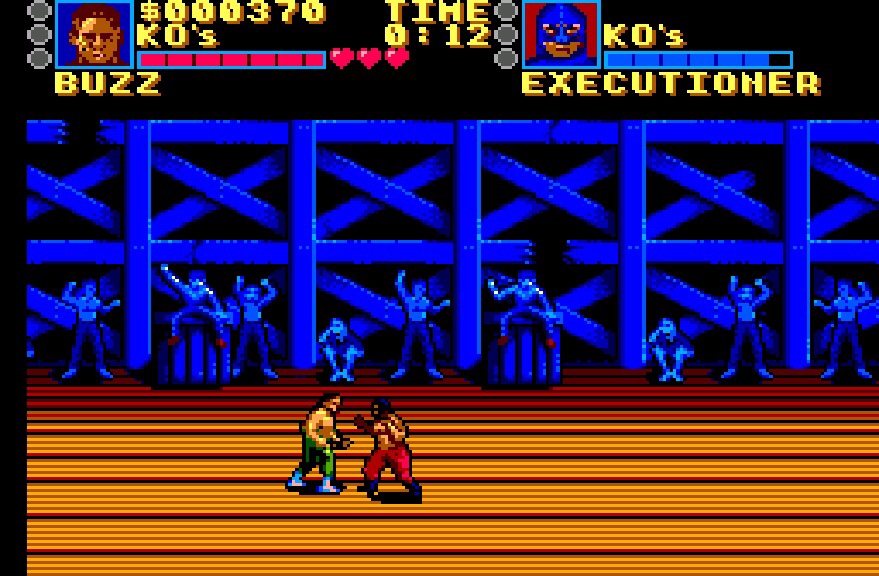Select the Executioner's masked portrait
The height and width of the screenshot is (576, 879).
(x=561, y=34)
